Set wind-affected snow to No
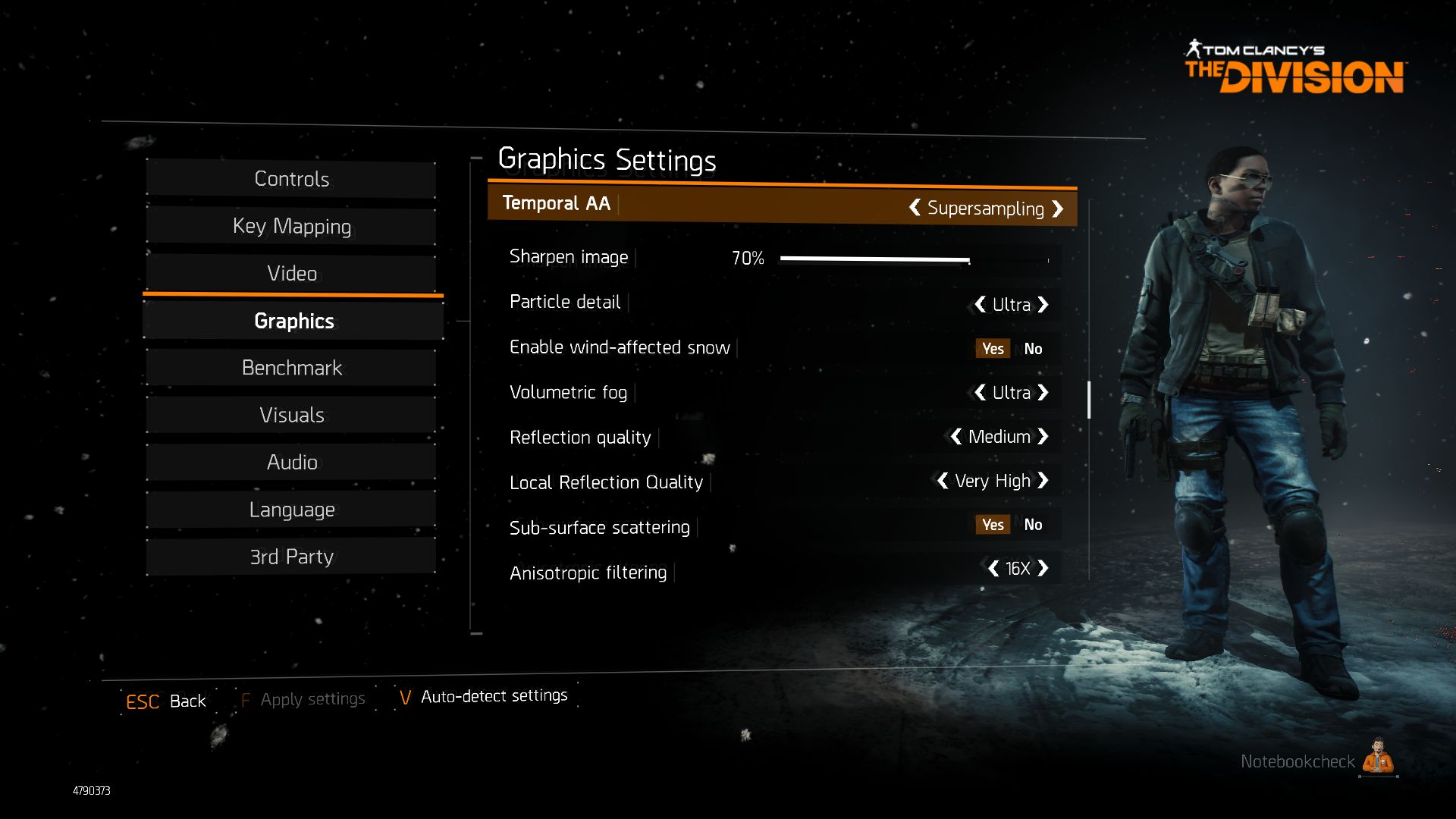The height and width of the screenshot is (819, 1456). (1033, 349)
